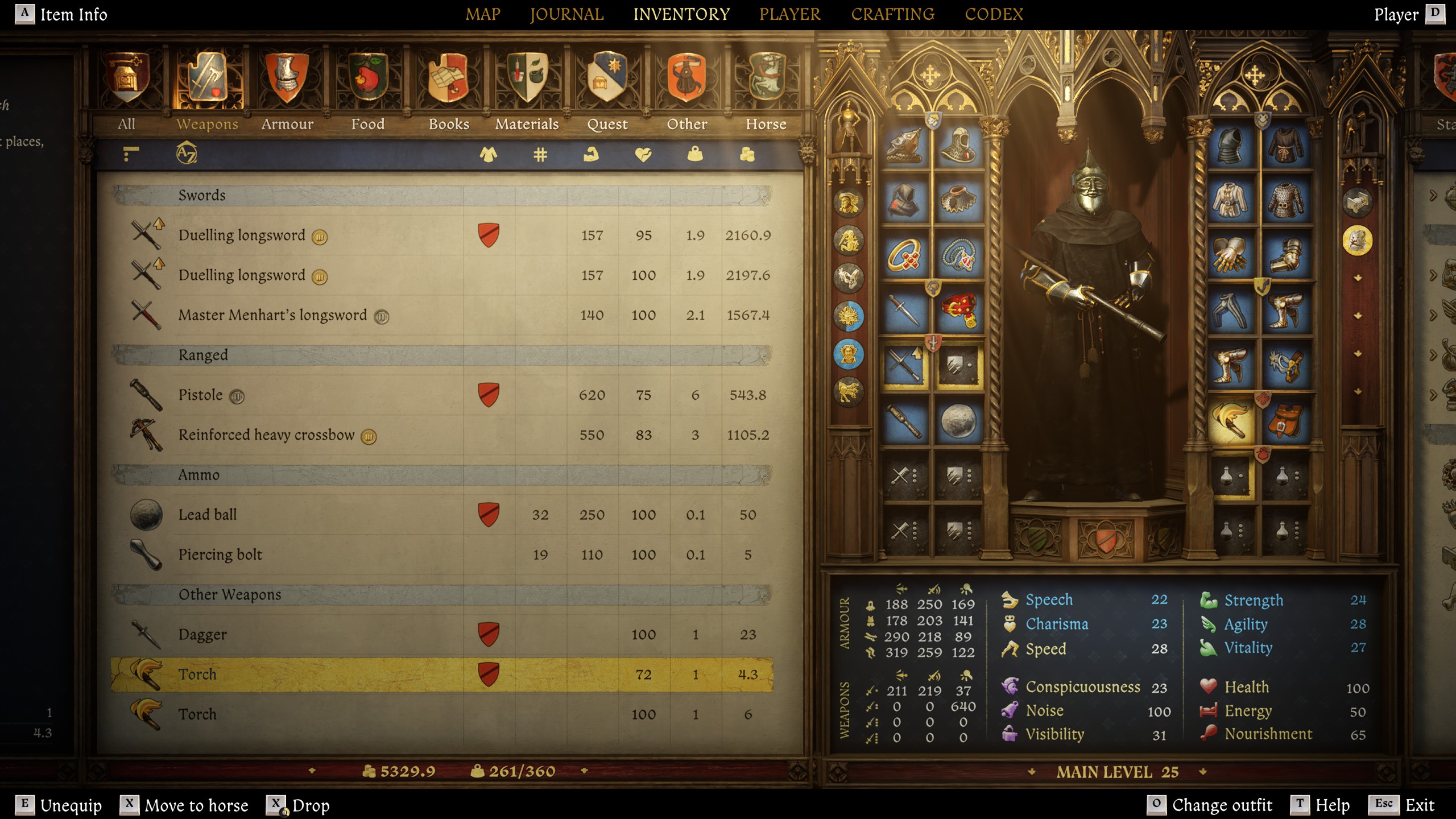Switch to the MAP tab
This screenshot has height=819, width=1456.
(482, 14)
